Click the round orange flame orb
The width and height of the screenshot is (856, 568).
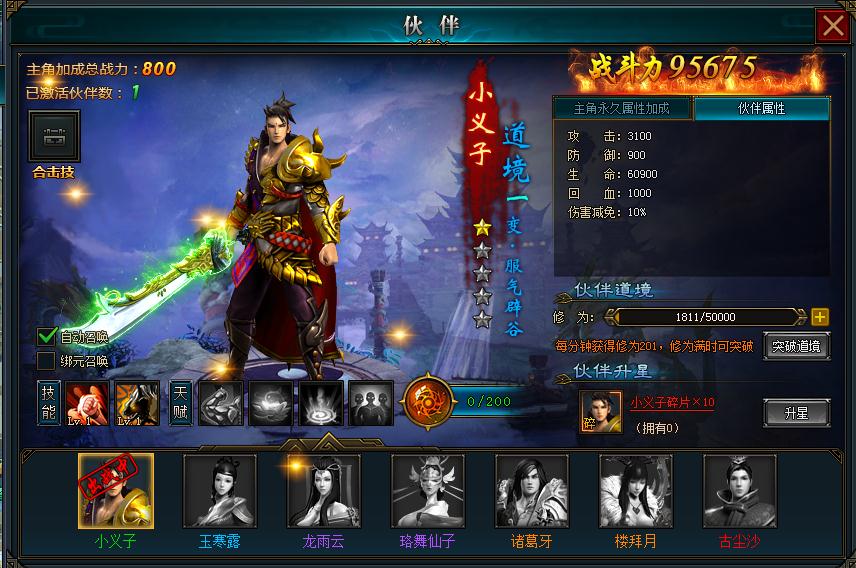point(427,402)
